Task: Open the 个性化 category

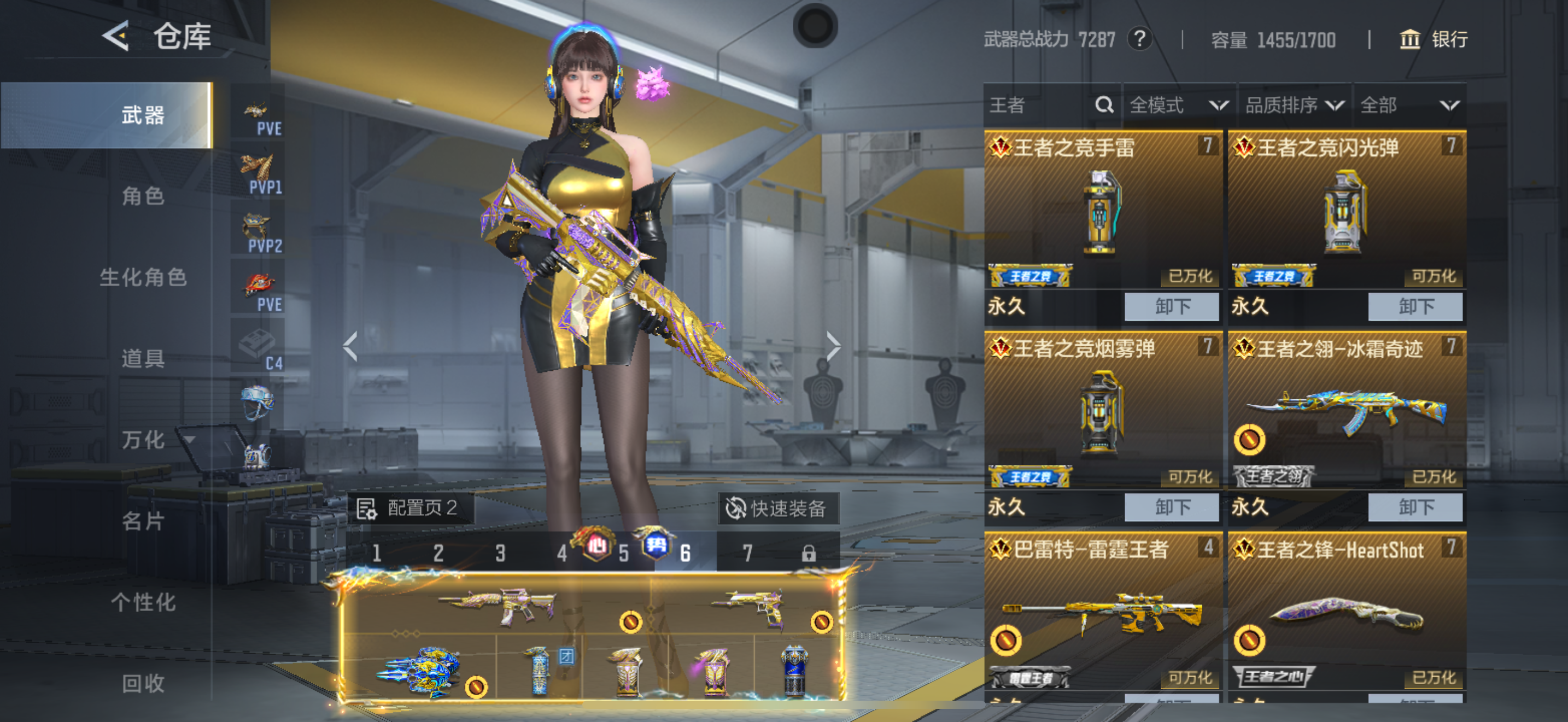Action: click(x=143, y=602)
